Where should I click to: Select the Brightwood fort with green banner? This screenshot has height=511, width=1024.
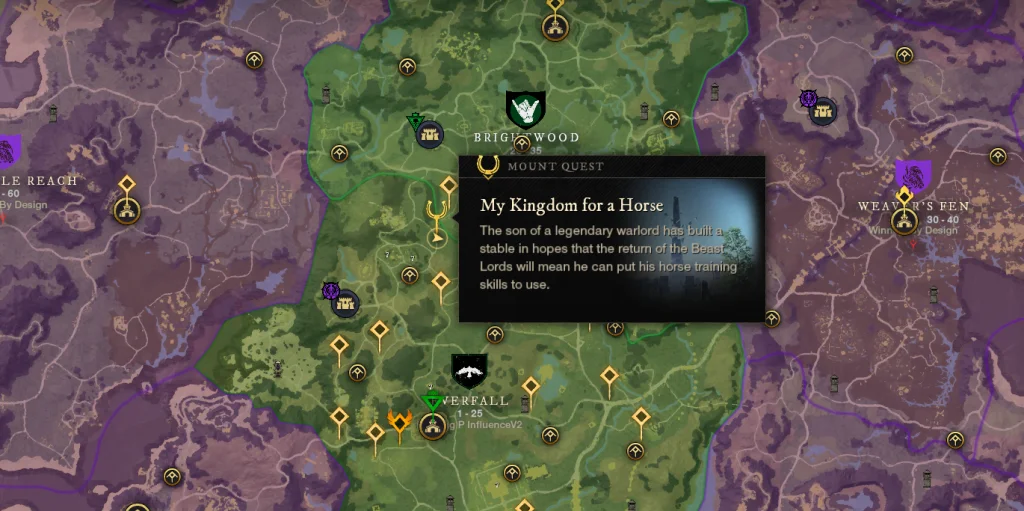431,133
